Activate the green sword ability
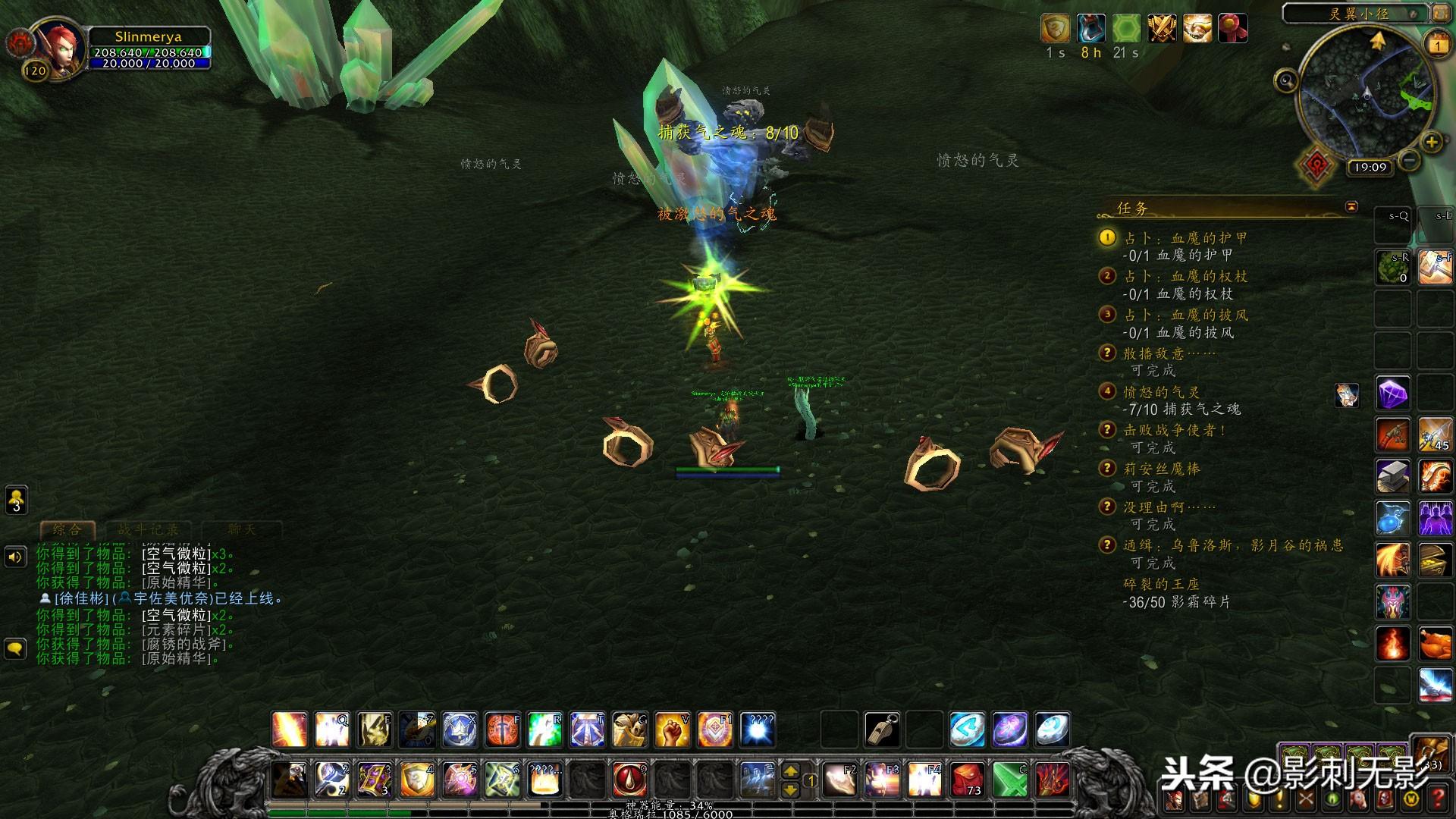The image size is (1456, 819). point(1010,779)
